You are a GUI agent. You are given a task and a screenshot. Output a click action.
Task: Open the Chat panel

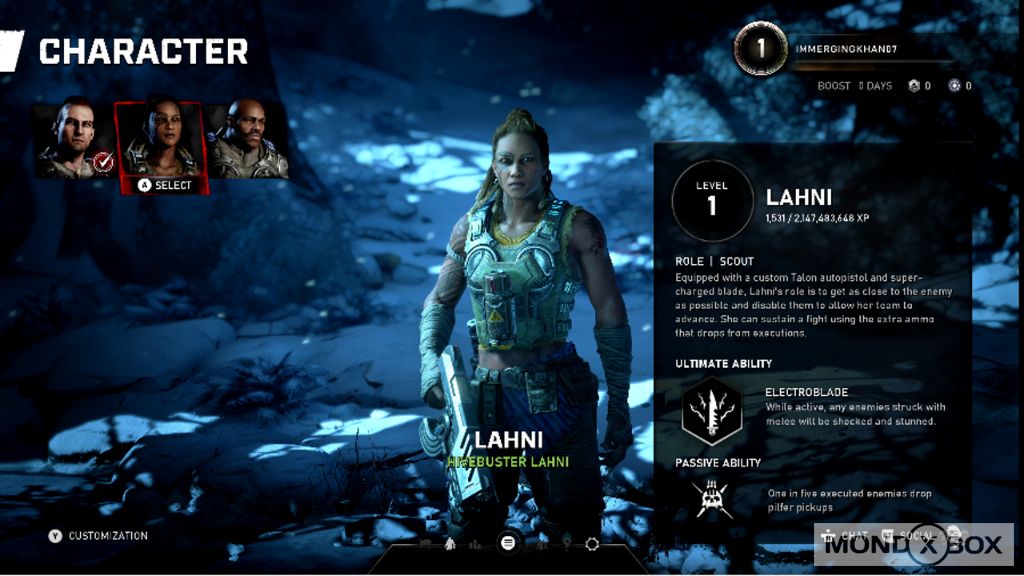846,536
